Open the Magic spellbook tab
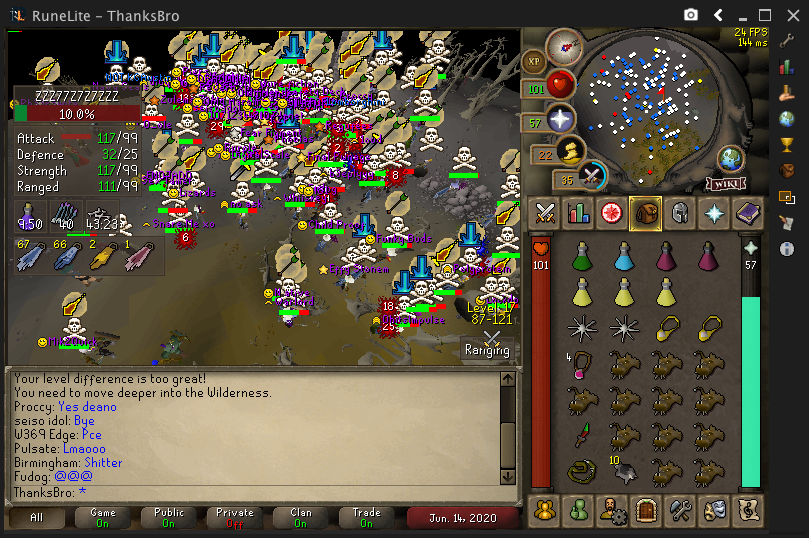 [x=746, y=212]
